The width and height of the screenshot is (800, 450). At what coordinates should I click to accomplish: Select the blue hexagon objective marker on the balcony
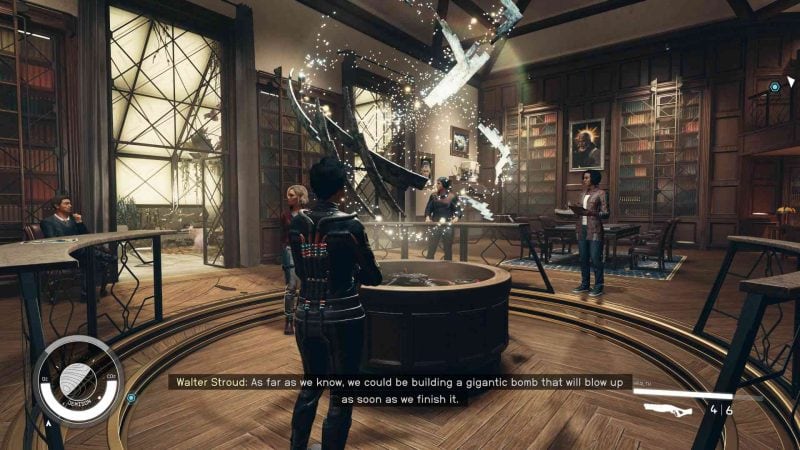(775, 88)
